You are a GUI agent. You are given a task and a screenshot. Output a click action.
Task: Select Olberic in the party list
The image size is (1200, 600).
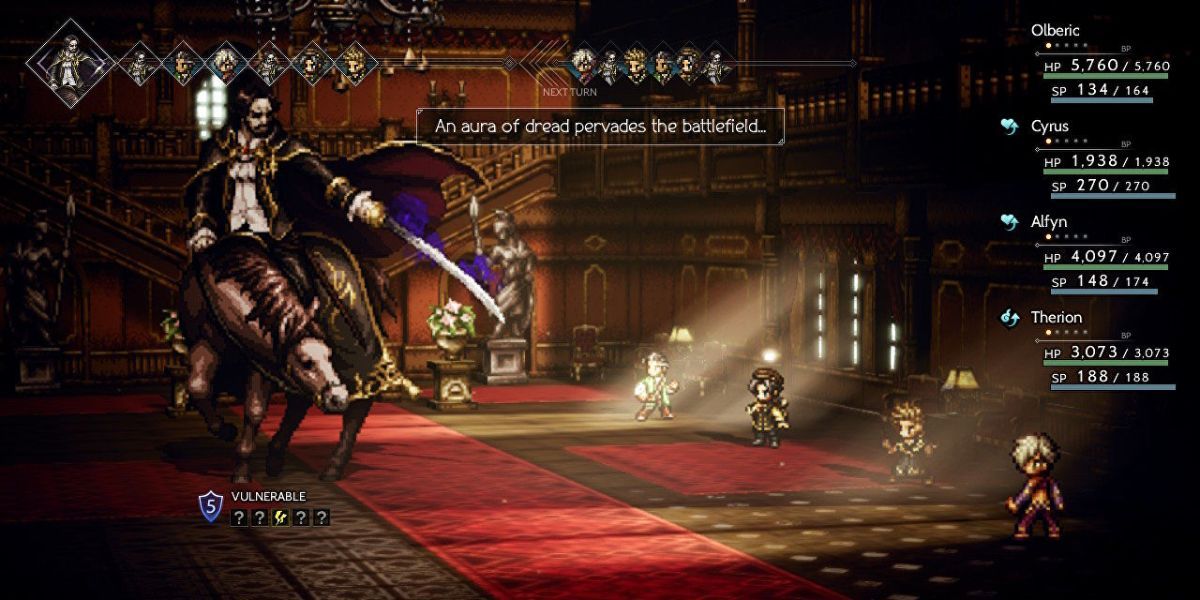tap(1056, 31)
